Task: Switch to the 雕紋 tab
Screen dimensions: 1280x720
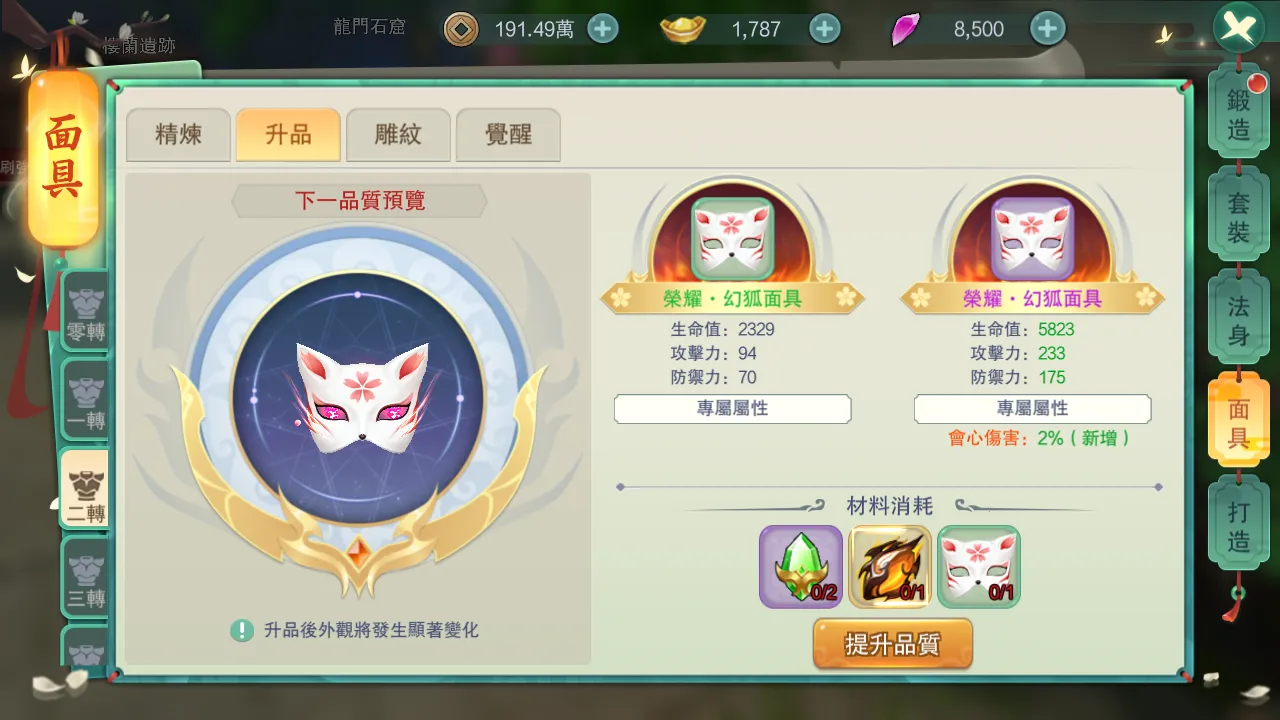Action: 398,134
